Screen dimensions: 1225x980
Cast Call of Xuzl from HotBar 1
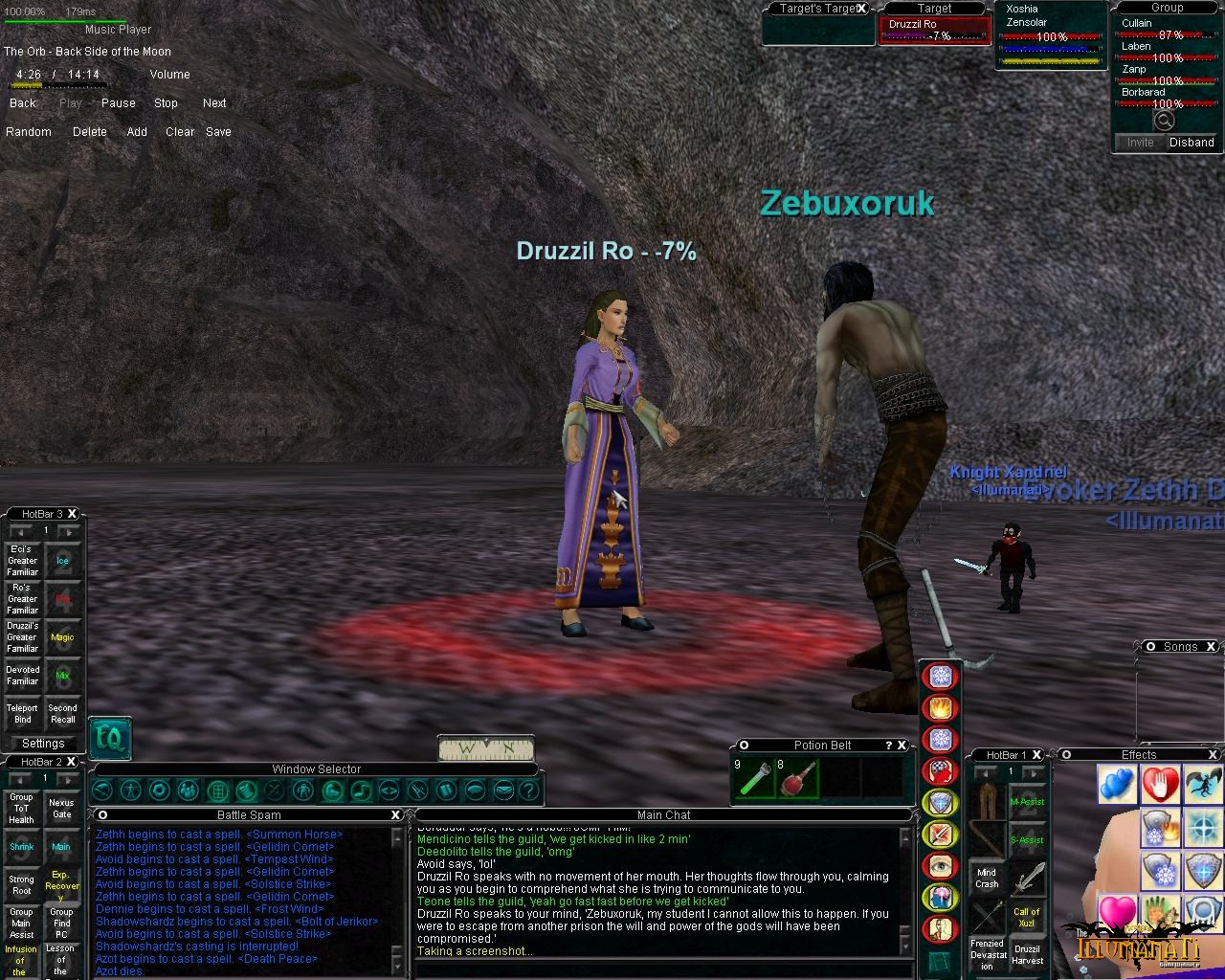pos(1027,917)
